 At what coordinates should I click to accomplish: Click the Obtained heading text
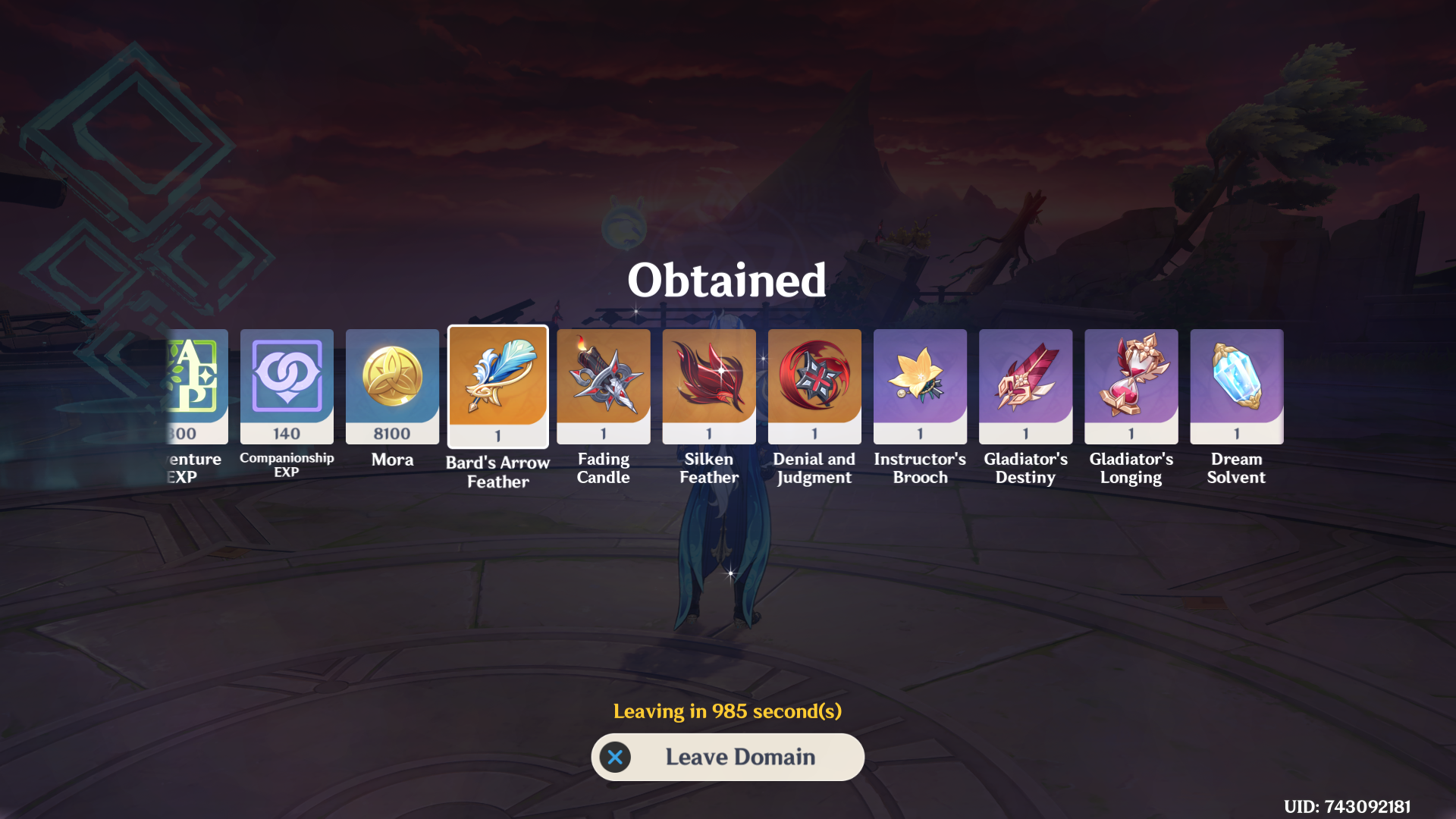(x=726, y=280)
